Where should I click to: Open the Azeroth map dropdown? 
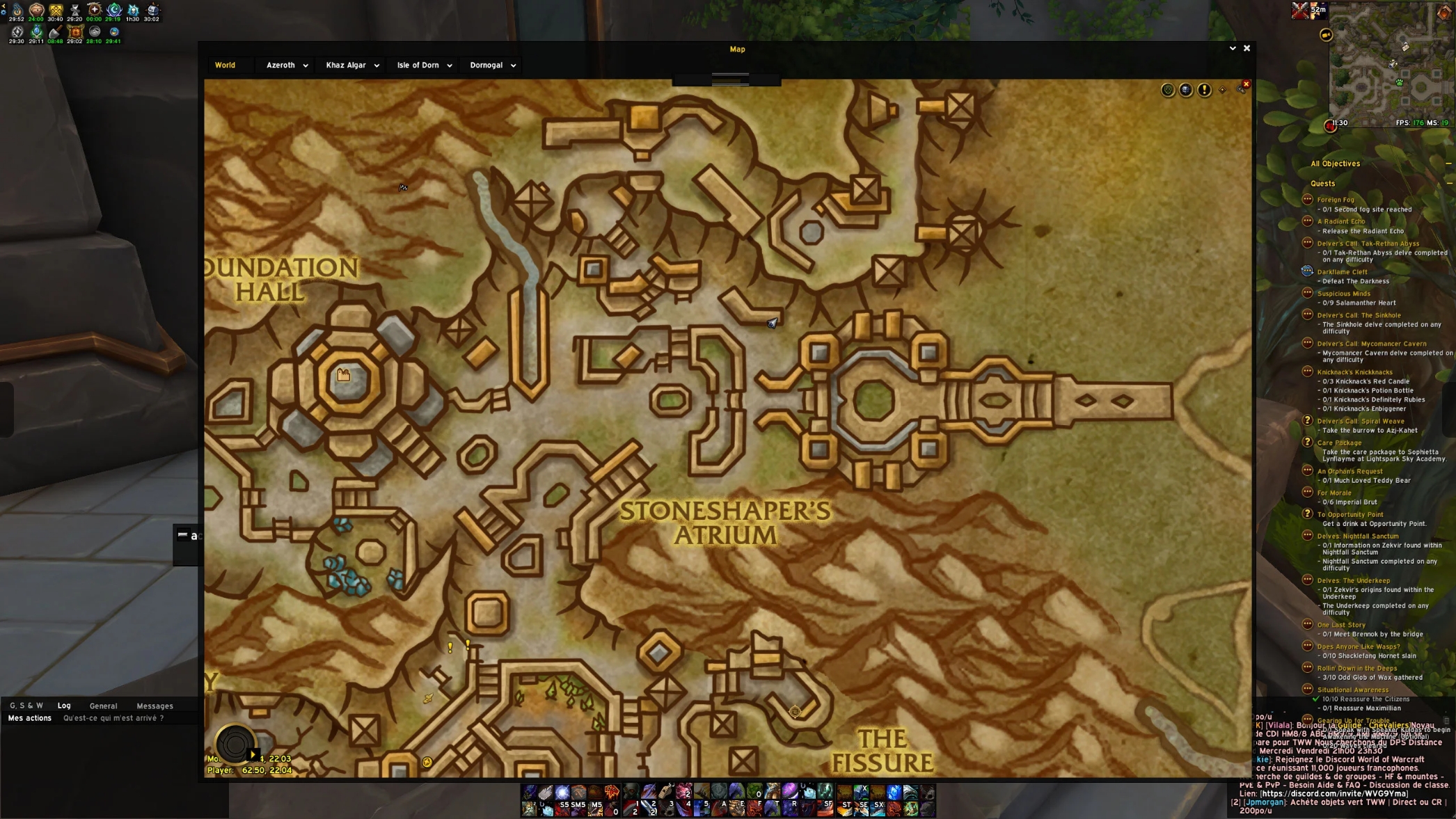[287, 65]
